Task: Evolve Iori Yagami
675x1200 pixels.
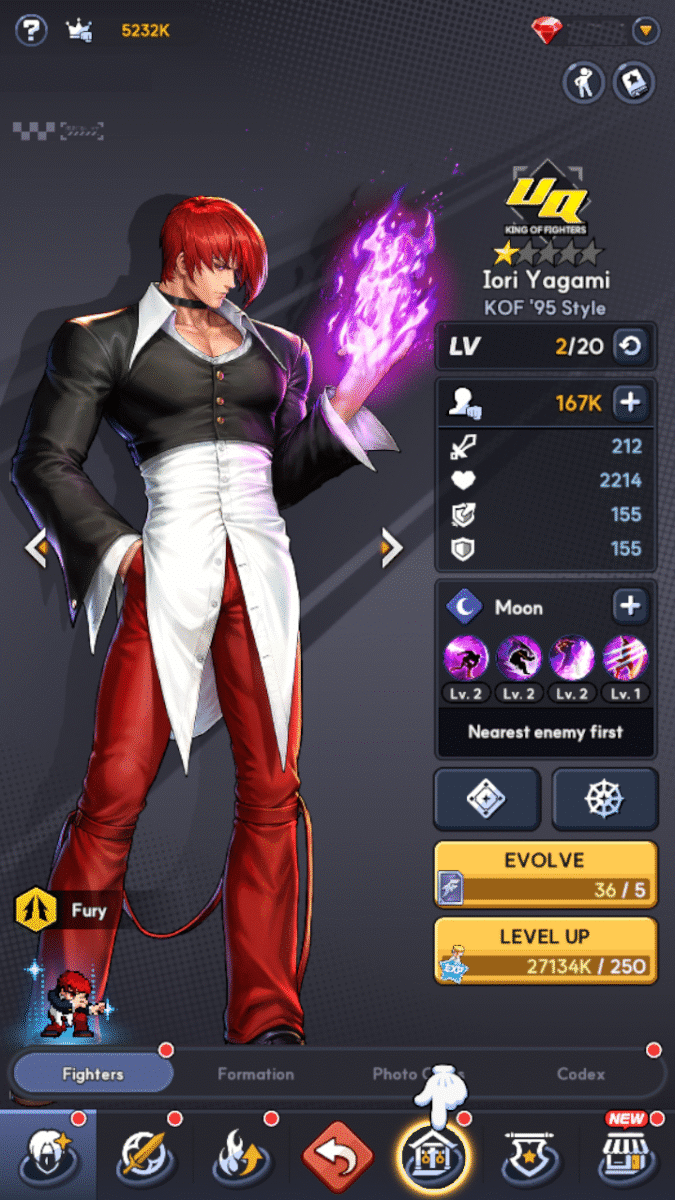Action: (x=545, y=874)
